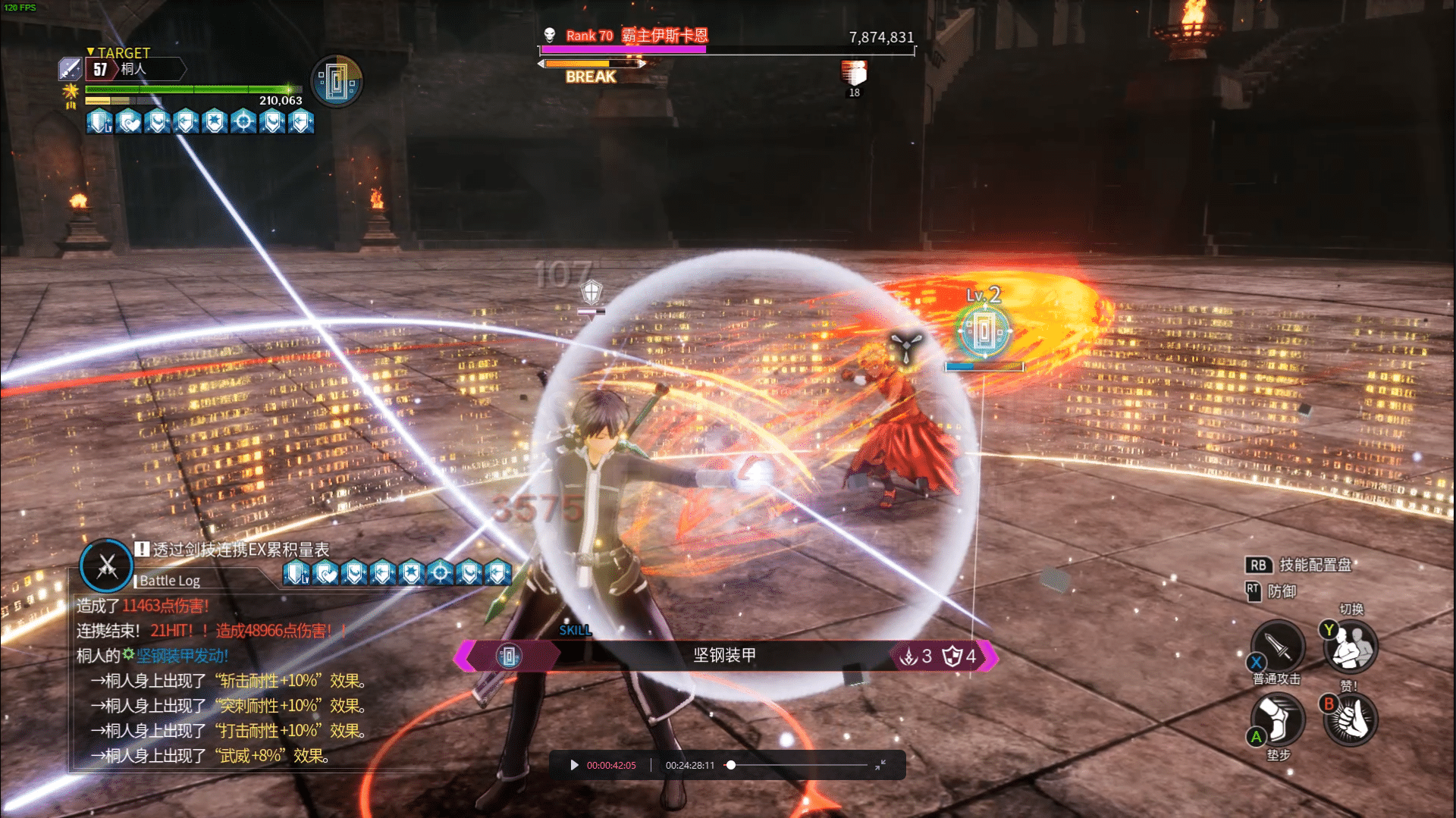Use the 普通攻击 sword attack icon
1456x818 pixels.
pos(1278,646)
